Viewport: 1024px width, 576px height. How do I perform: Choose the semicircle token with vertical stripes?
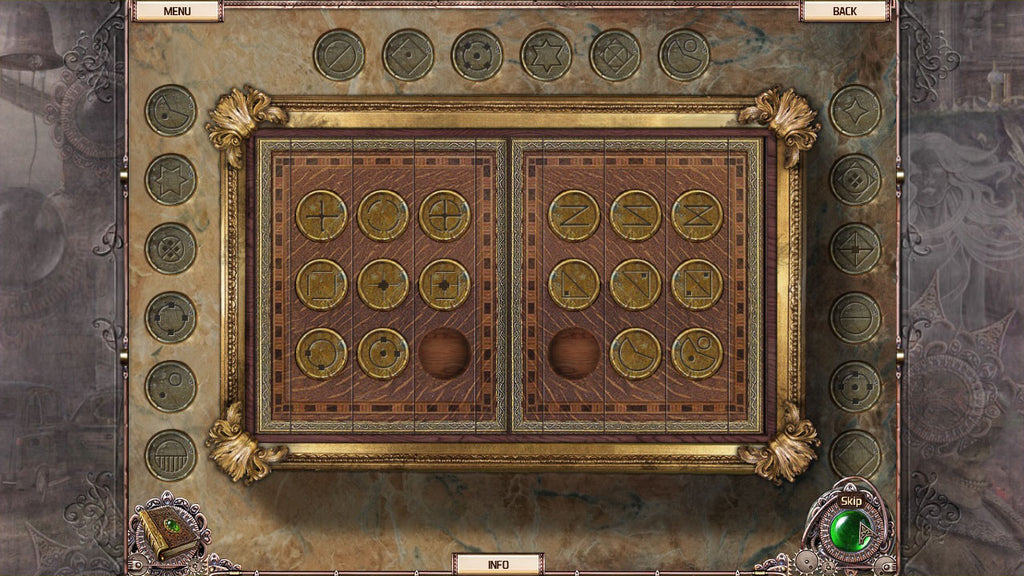(171, 455)
